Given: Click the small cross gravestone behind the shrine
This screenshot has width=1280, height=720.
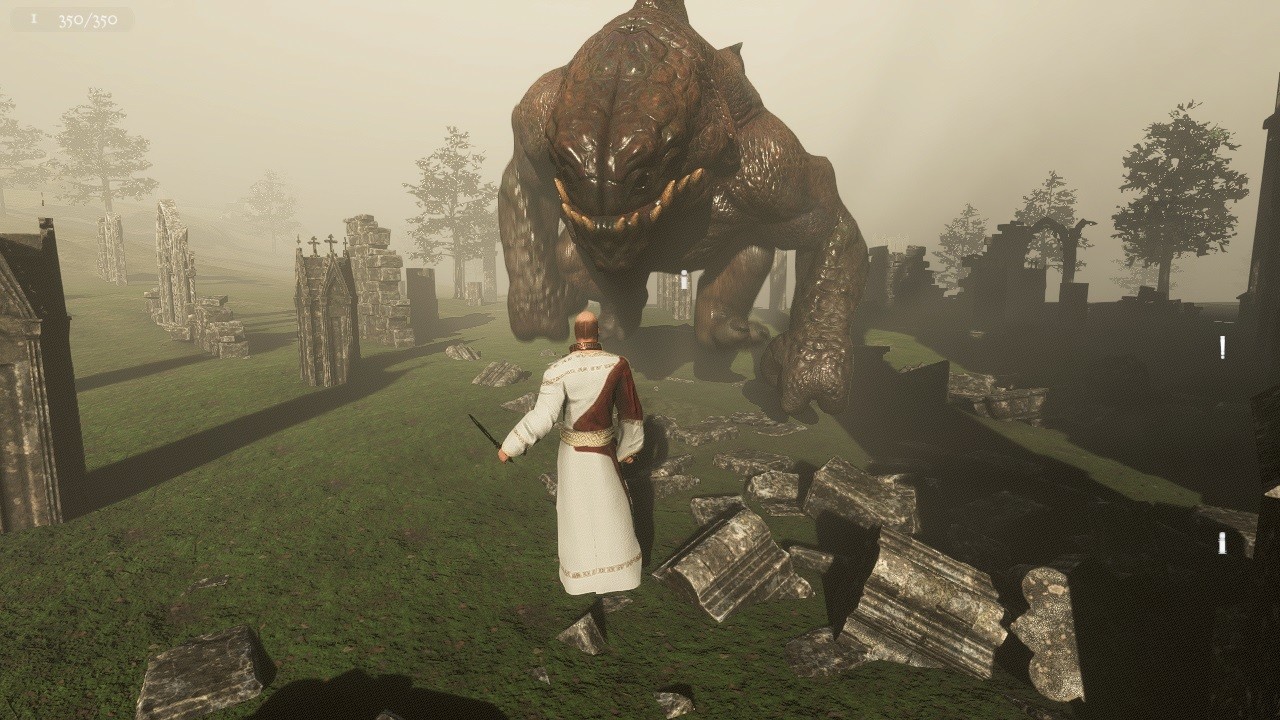Looking at the screenshot, I should pos(345,244).
